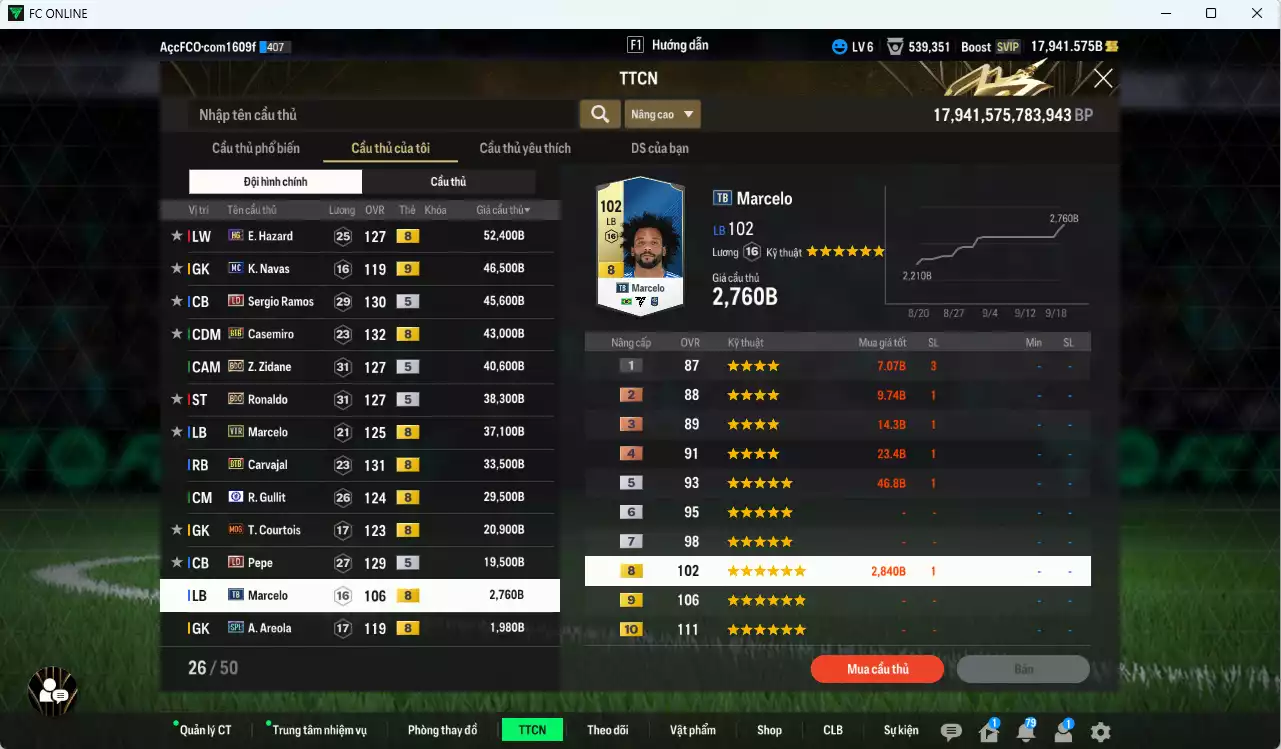Sort list by Giá cầu thủ column
Screen dimensions: 1281x749
tap(503, 210)
